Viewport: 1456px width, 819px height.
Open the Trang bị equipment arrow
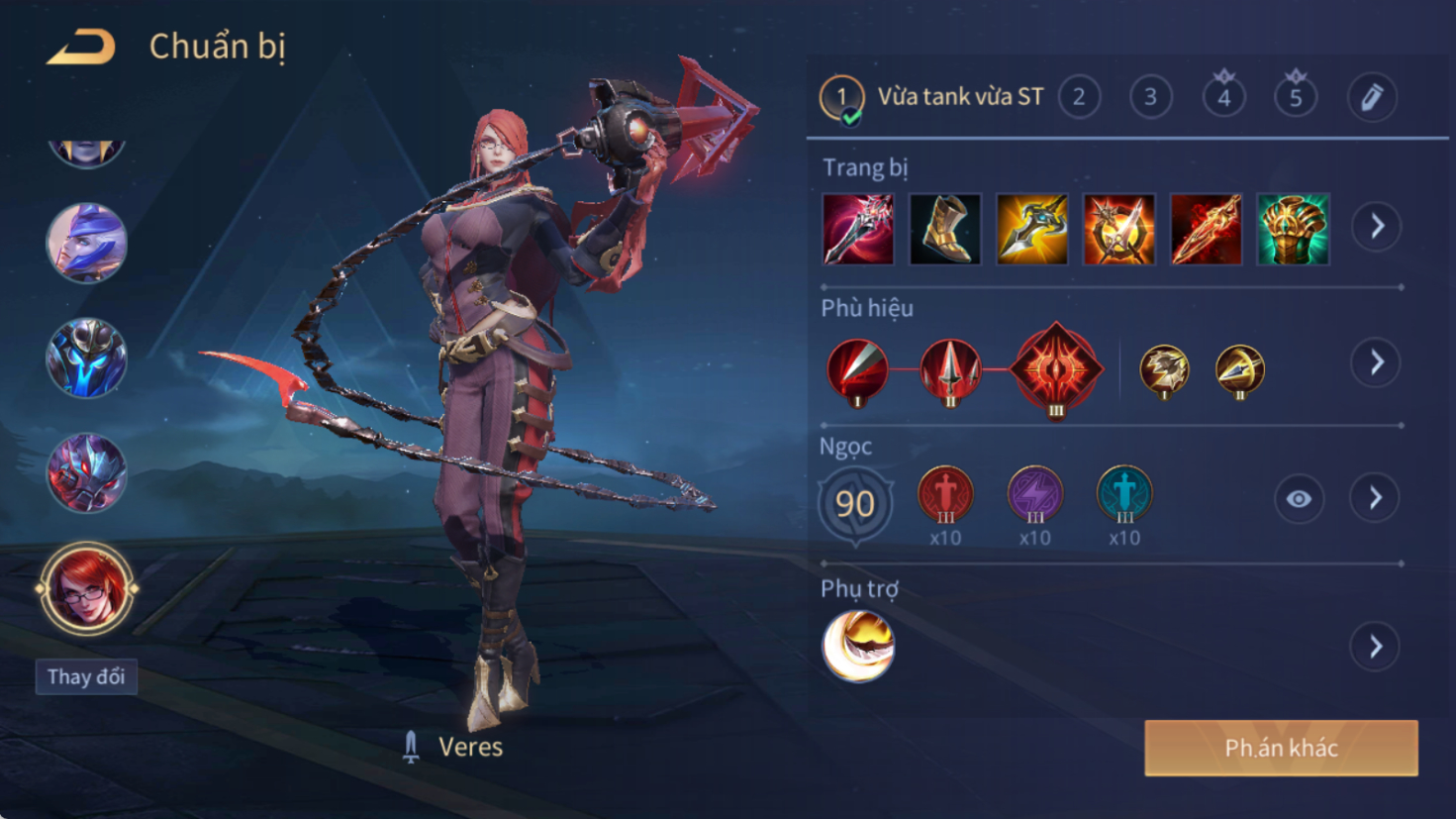click(1377, 227)
